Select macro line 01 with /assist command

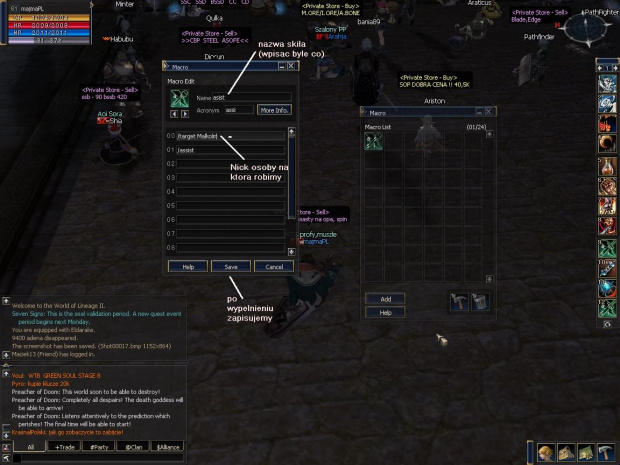click(230, 149)
